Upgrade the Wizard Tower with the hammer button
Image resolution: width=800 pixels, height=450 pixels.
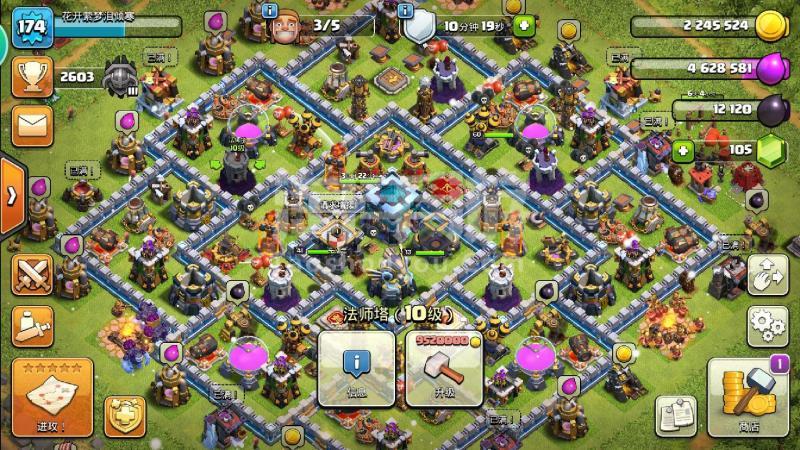pyautogui.click(x=443, y=367)
